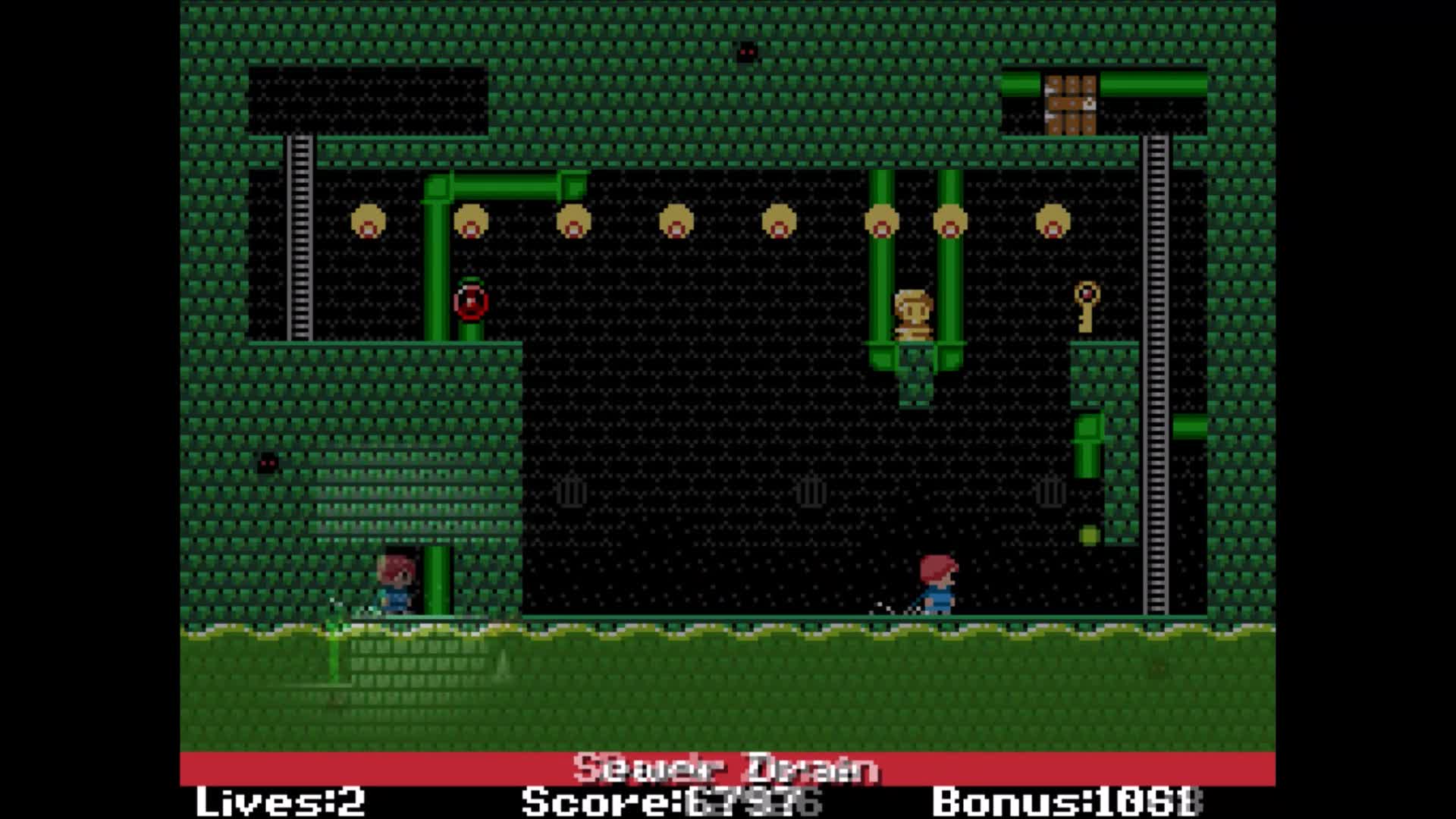
Task: Click the coin above the idol statue
Action: pyautogui.click(x=880, y=221)
